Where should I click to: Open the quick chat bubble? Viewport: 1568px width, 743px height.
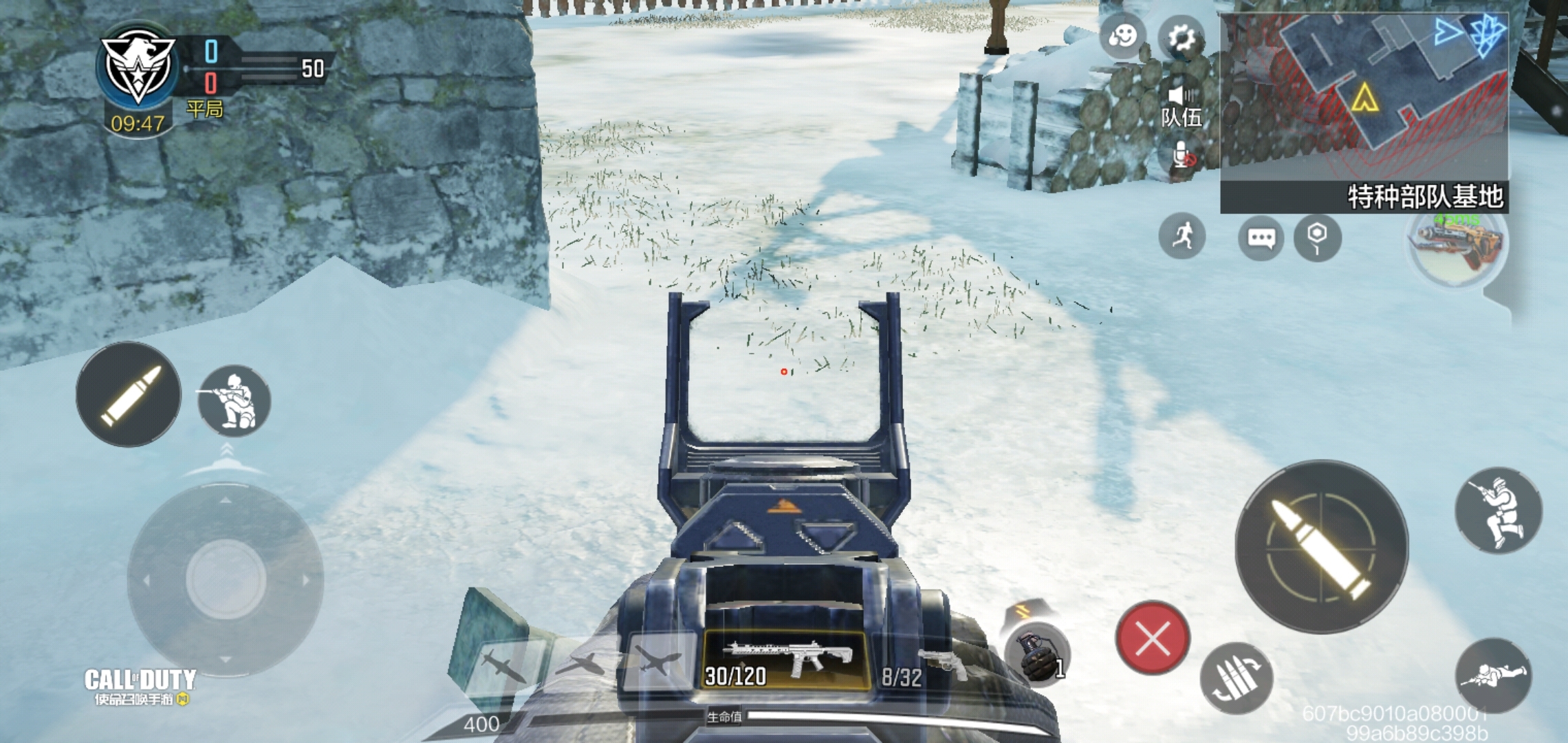[1261, 238]
